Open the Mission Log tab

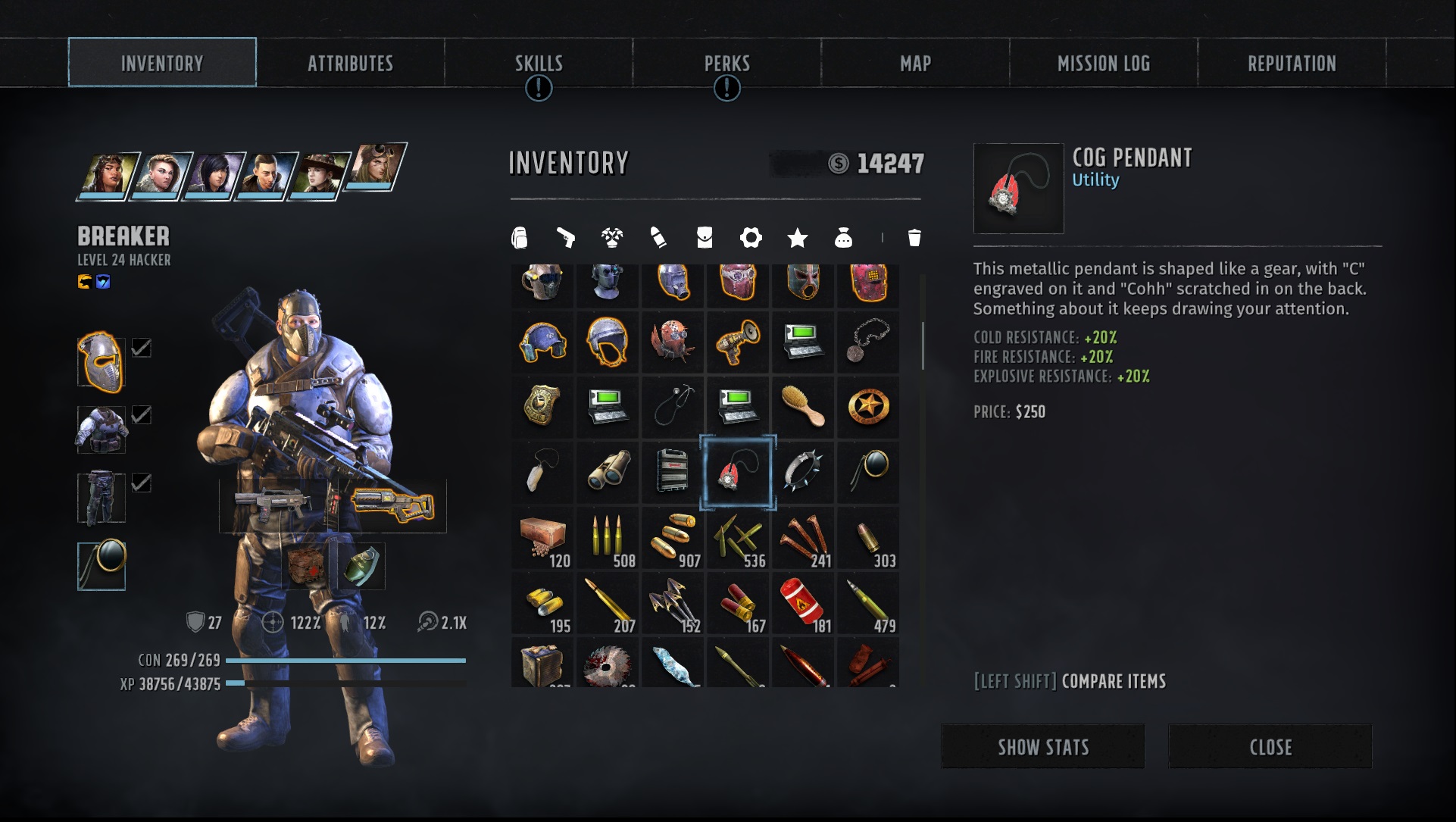click(x=1103, y=64)
